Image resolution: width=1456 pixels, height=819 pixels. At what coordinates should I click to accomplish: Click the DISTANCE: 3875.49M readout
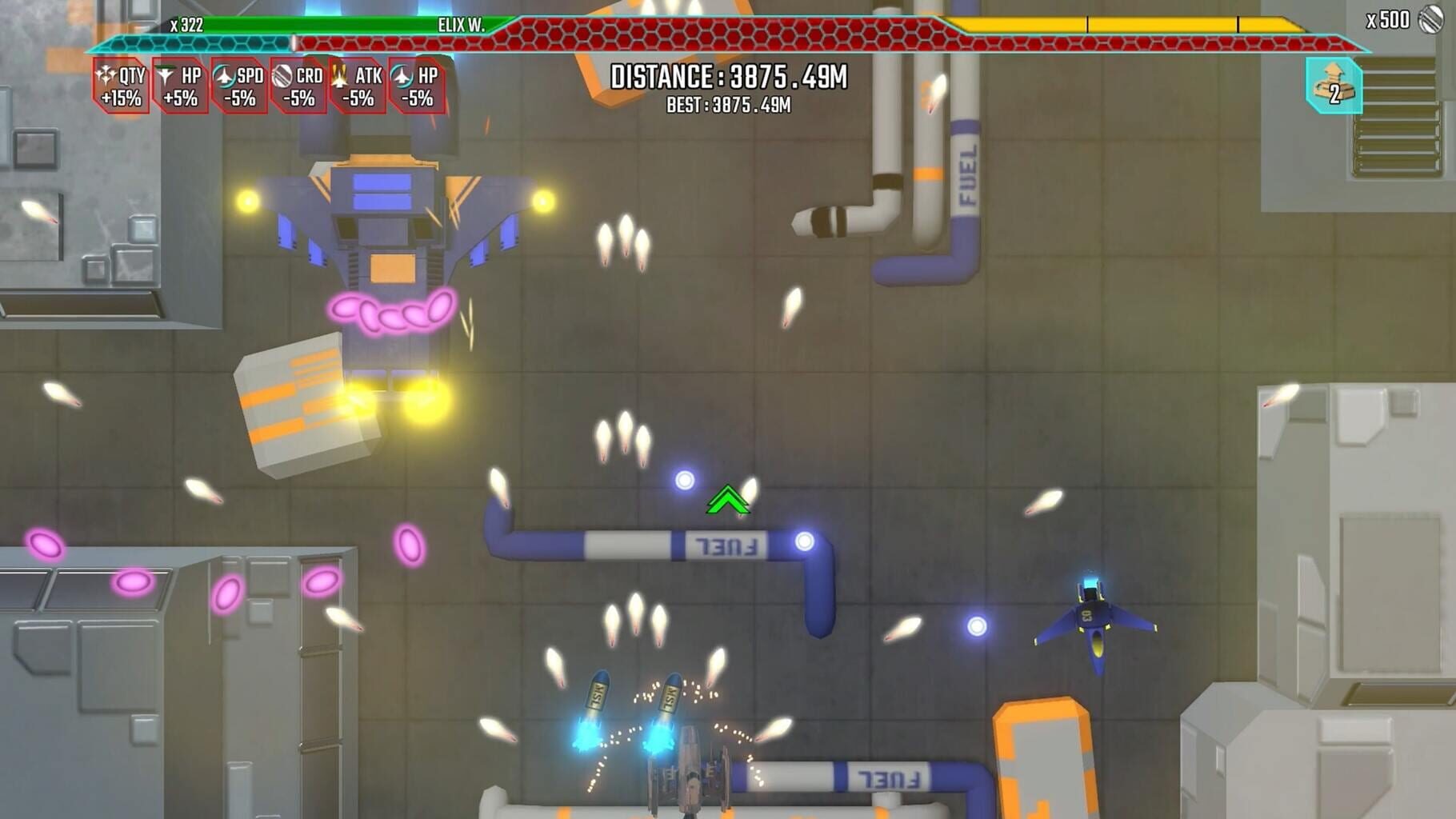click(x=727, y=78)
